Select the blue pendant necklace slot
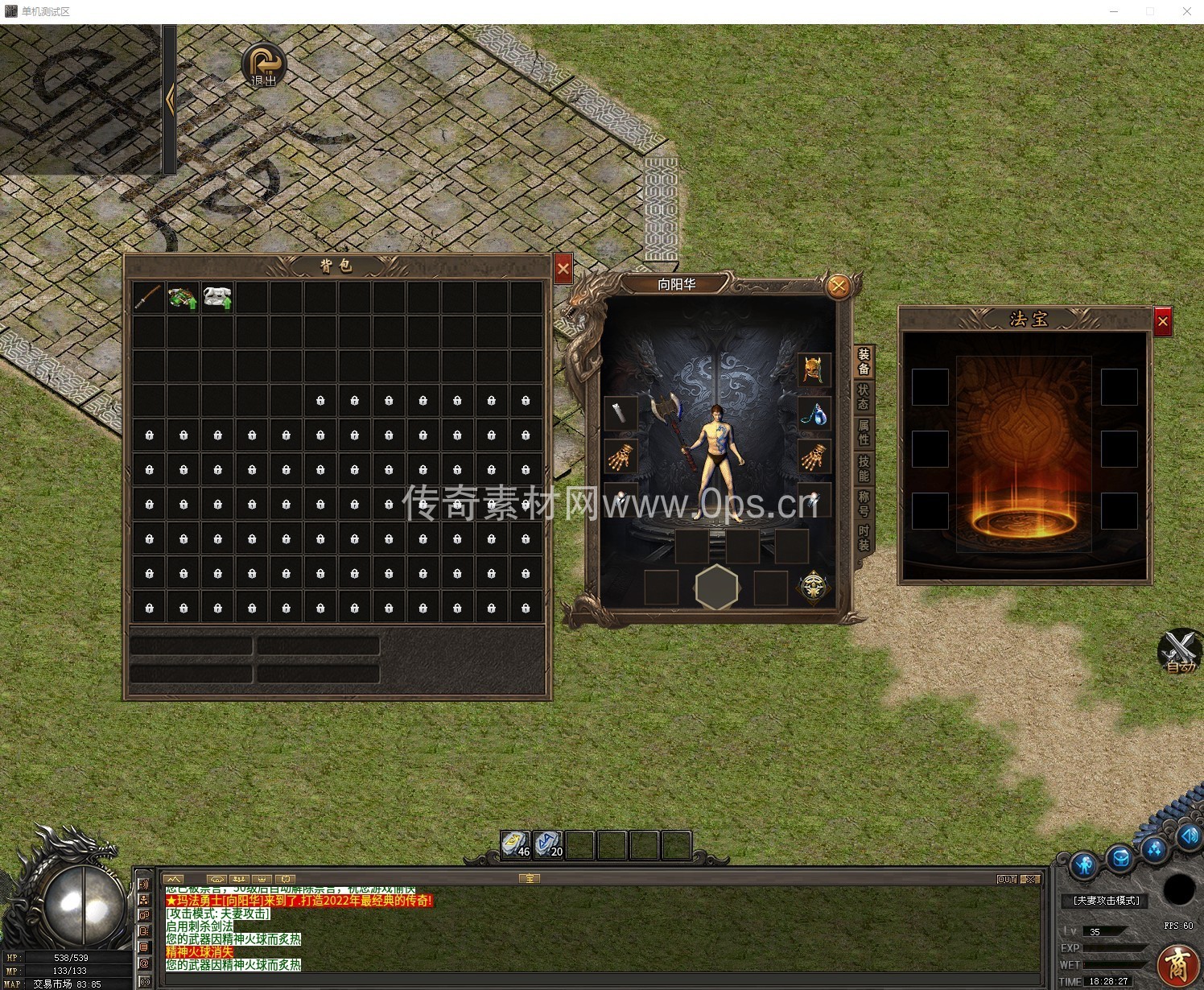Viewport: 1204px width, 990px height. tap(814, 415)
